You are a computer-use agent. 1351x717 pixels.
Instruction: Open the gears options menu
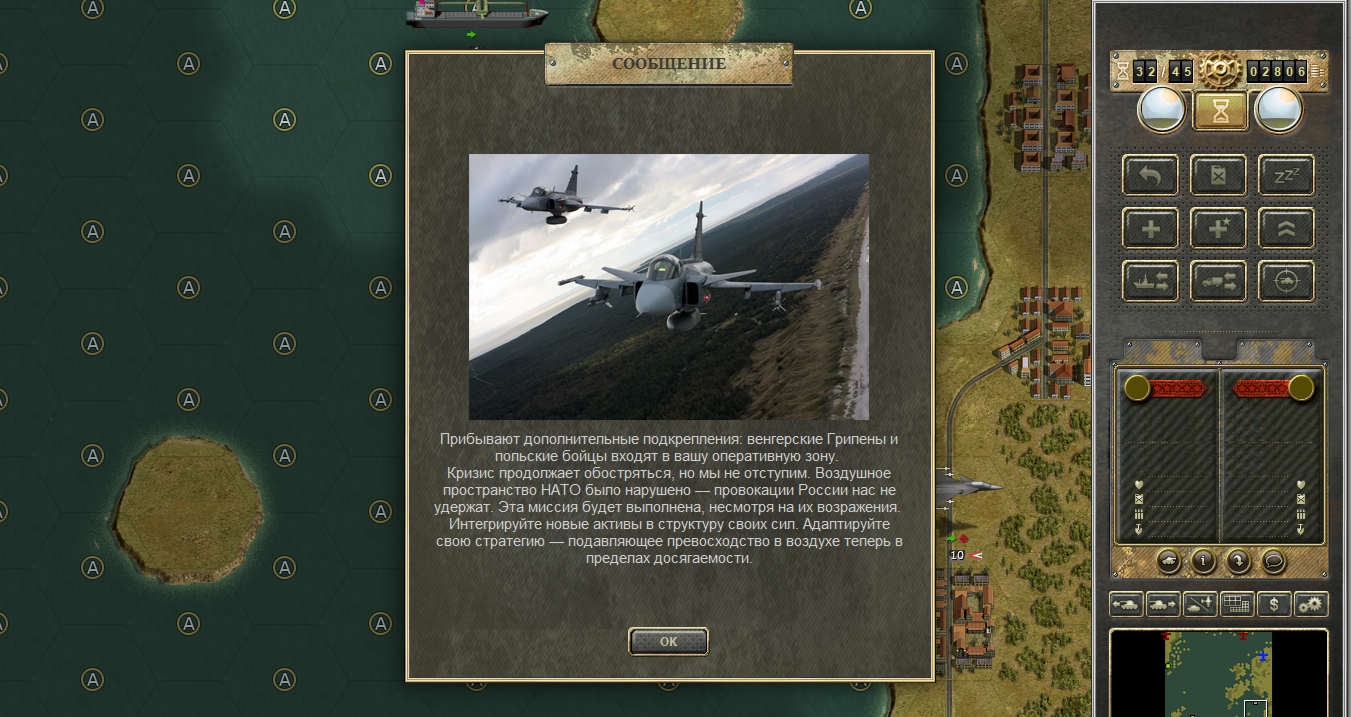[1310, 604]
